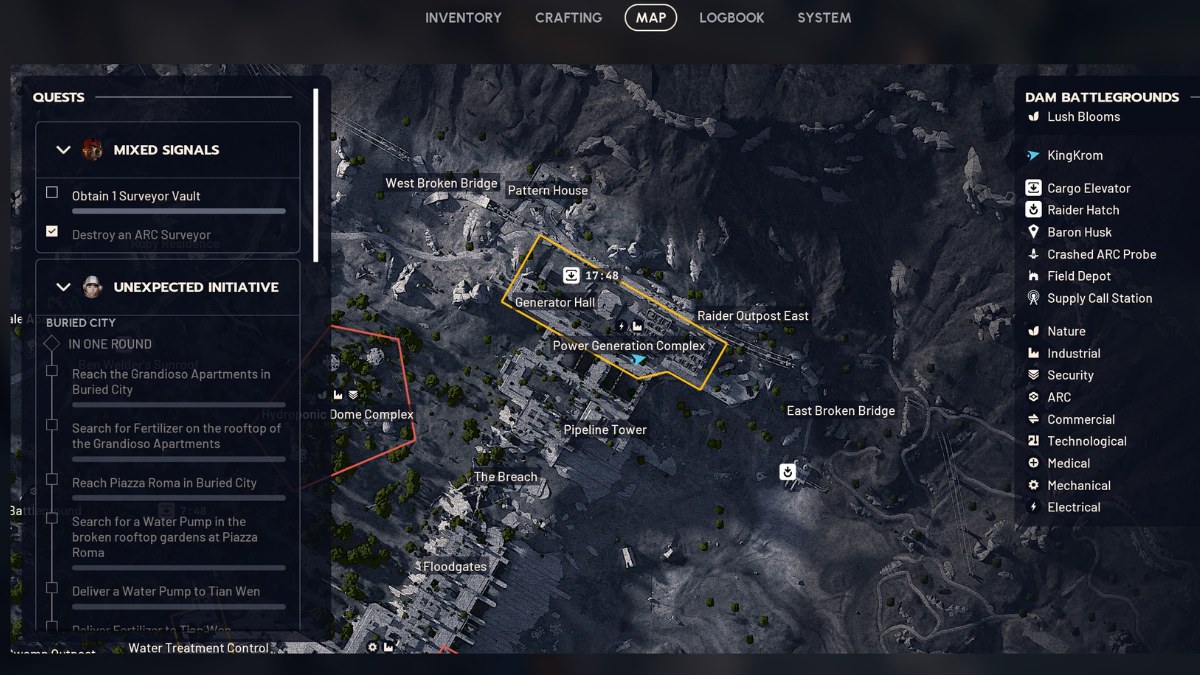Image resolution: width=1200 pixels, height=675 pixels.
Task: Select the Electrical category entry
Action: pos(1073,507)
